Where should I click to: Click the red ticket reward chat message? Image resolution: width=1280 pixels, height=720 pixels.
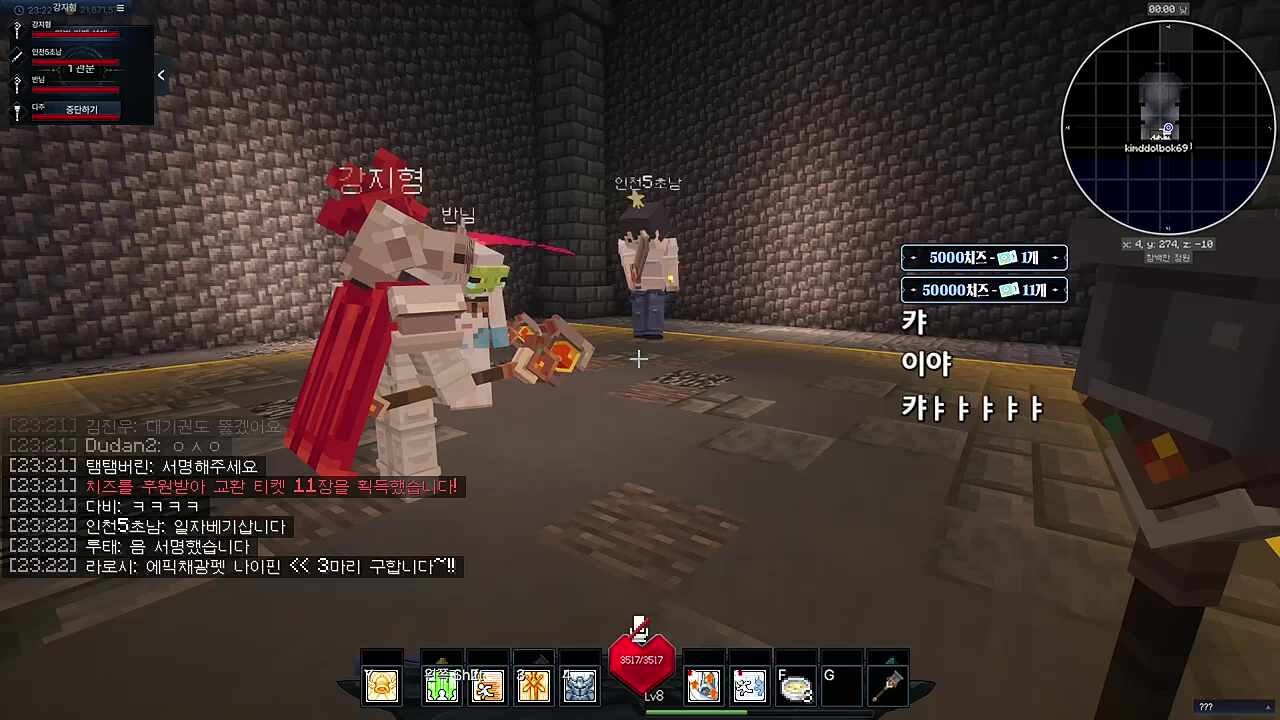271,487
